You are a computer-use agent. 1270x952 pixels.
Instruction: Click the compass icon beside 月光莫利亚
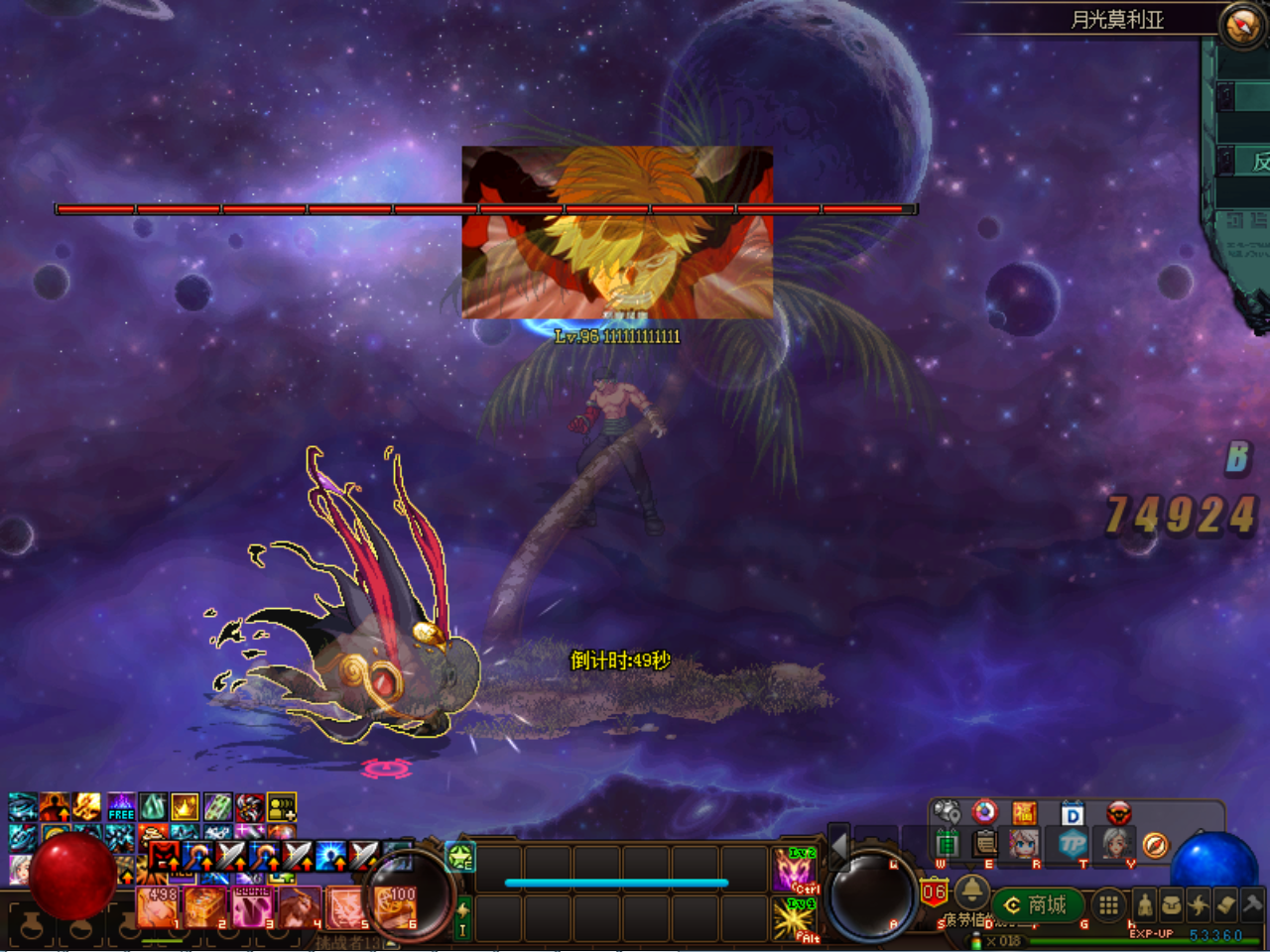click(x=1241, y=24)
